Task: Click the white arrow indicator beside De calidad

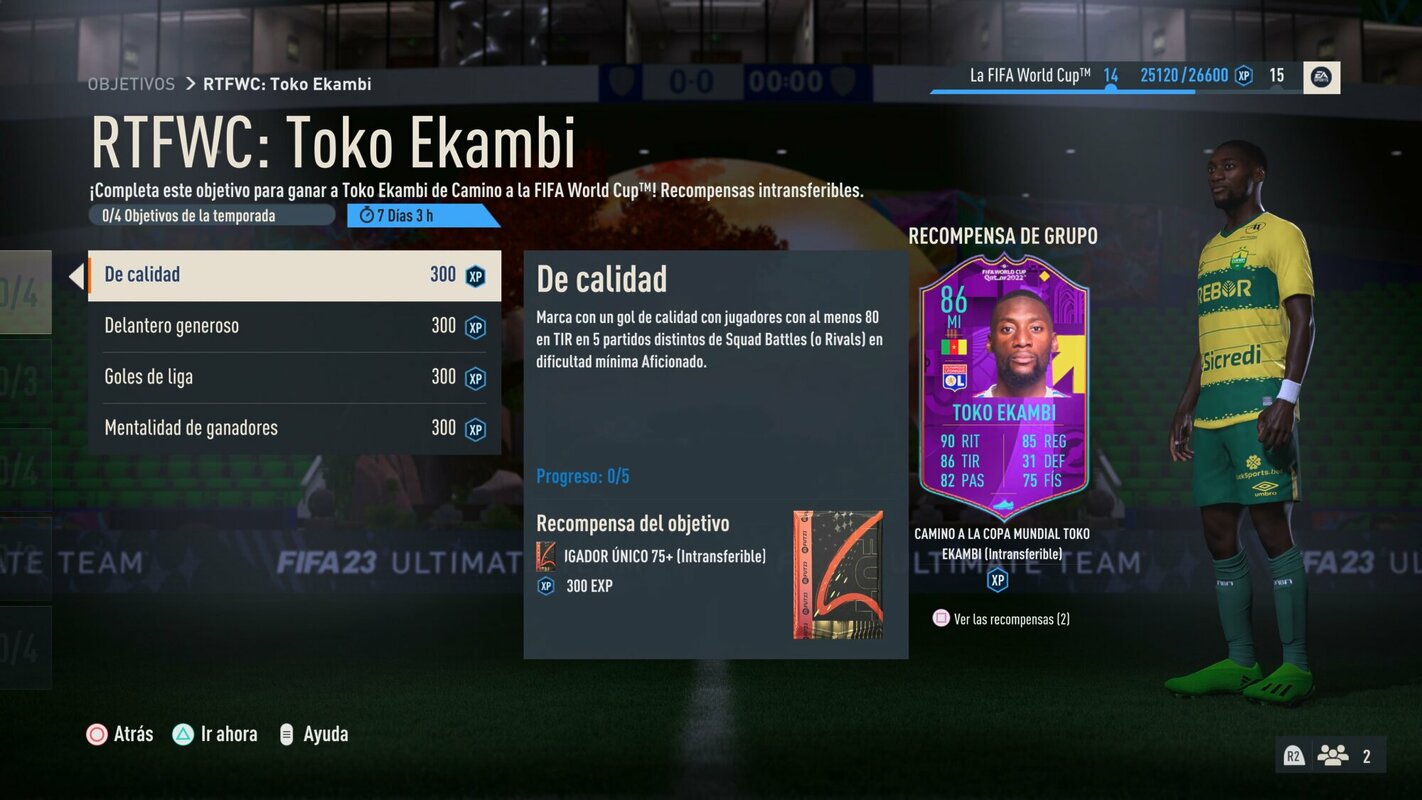Action: click(78, 276)
